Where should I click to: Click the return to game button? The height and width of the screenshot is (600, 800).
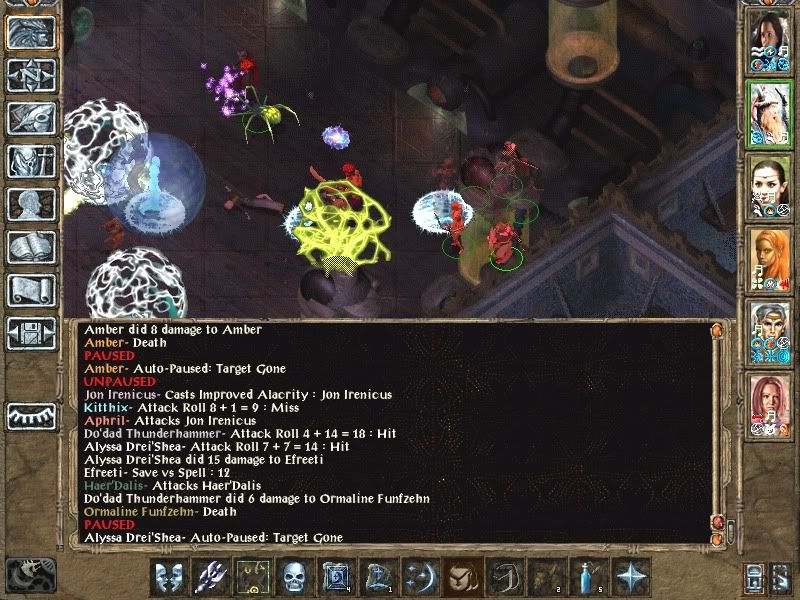click(x=30, y=32)
